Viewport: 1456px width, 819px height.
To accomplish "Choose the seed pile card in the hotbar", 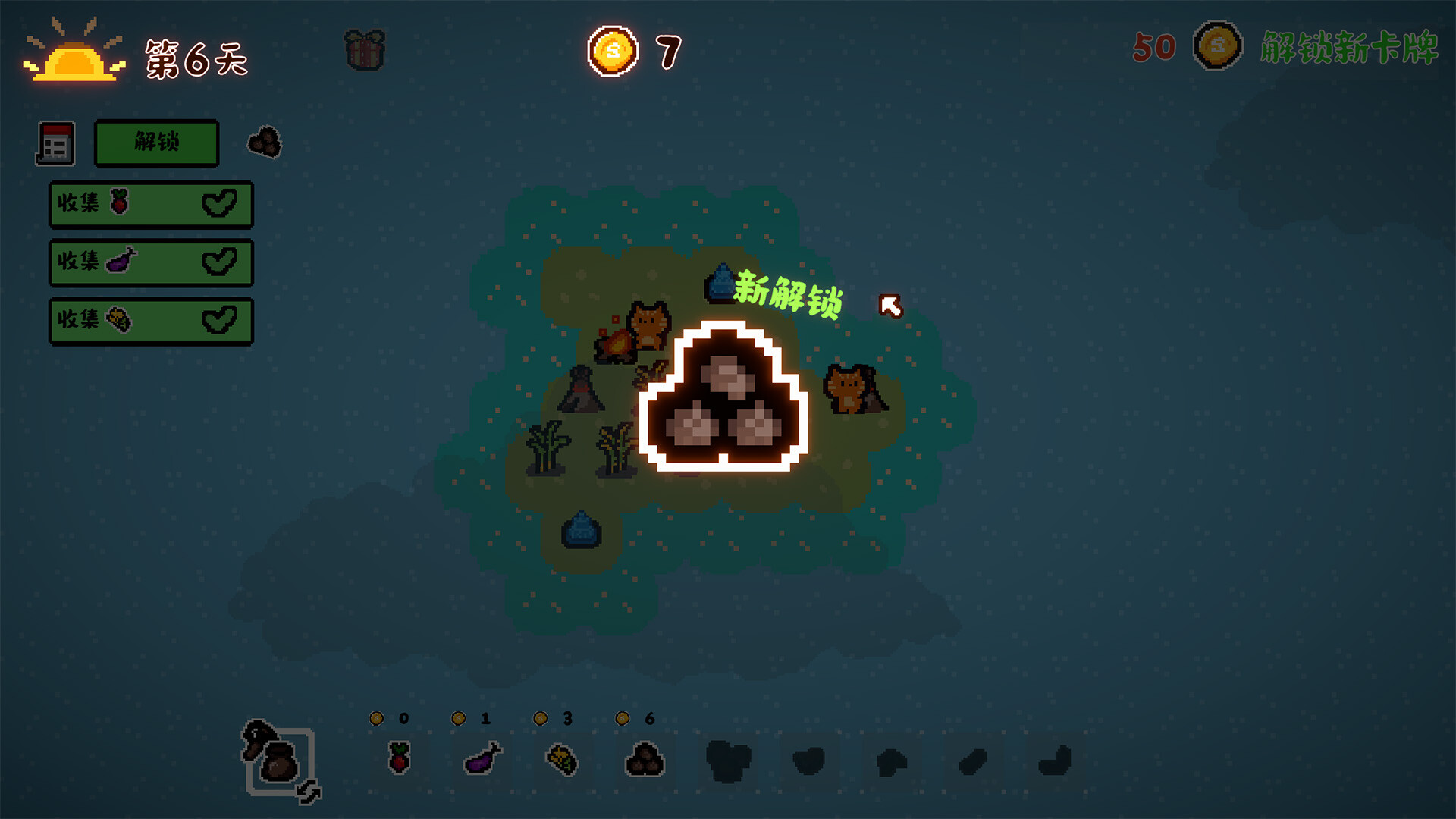I will click(645, 759).
